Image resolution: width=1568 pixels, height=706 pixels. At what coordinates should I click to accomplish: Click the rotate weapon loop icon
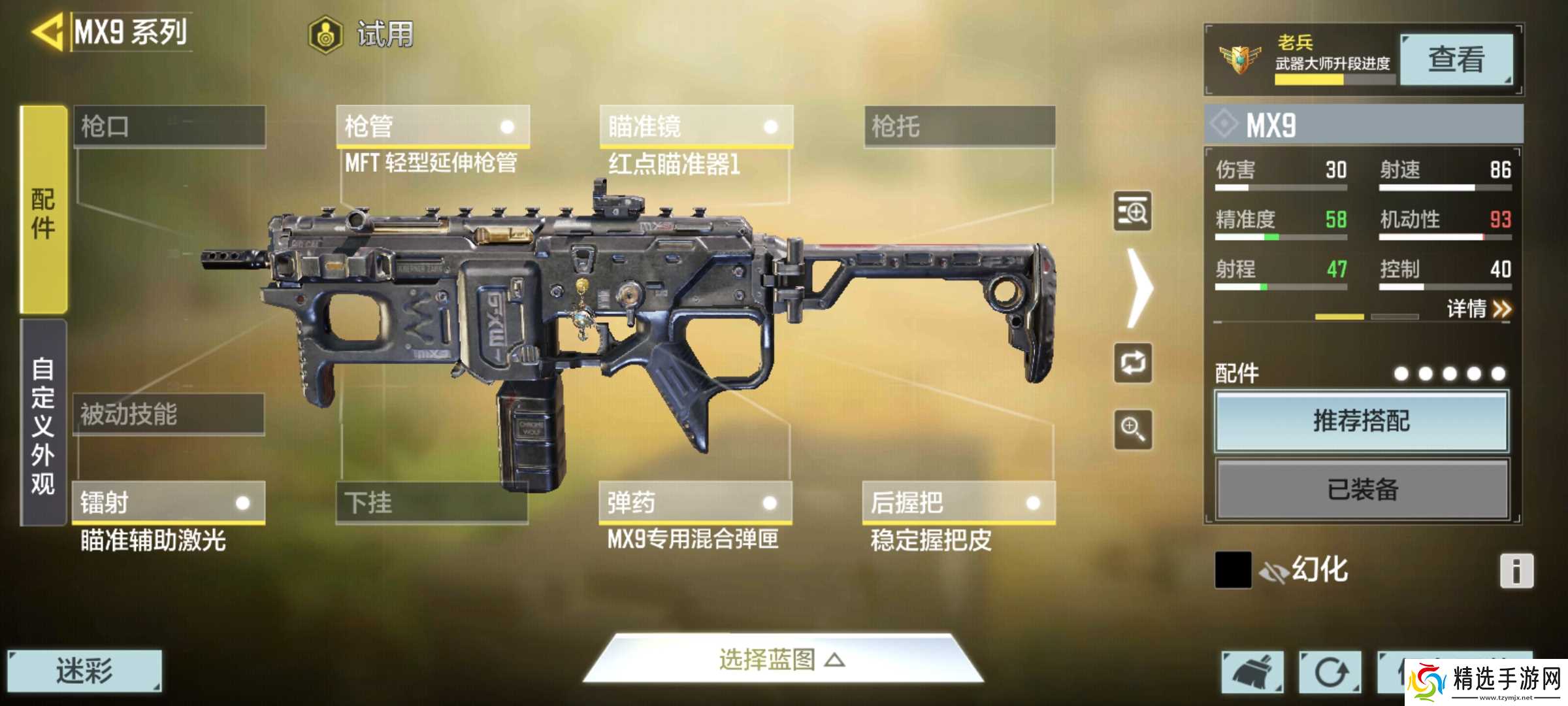coord(1135,364)
